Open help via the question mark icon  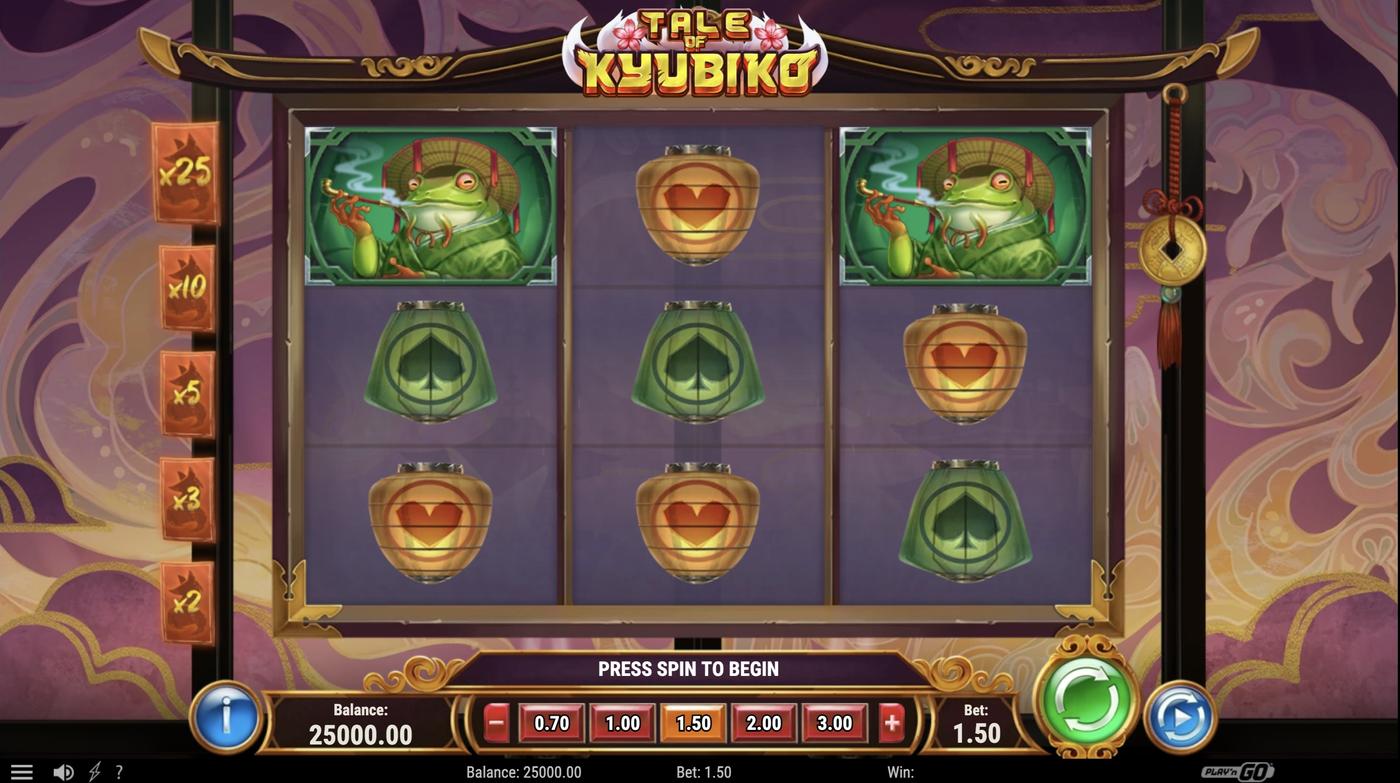pos(119,771)
